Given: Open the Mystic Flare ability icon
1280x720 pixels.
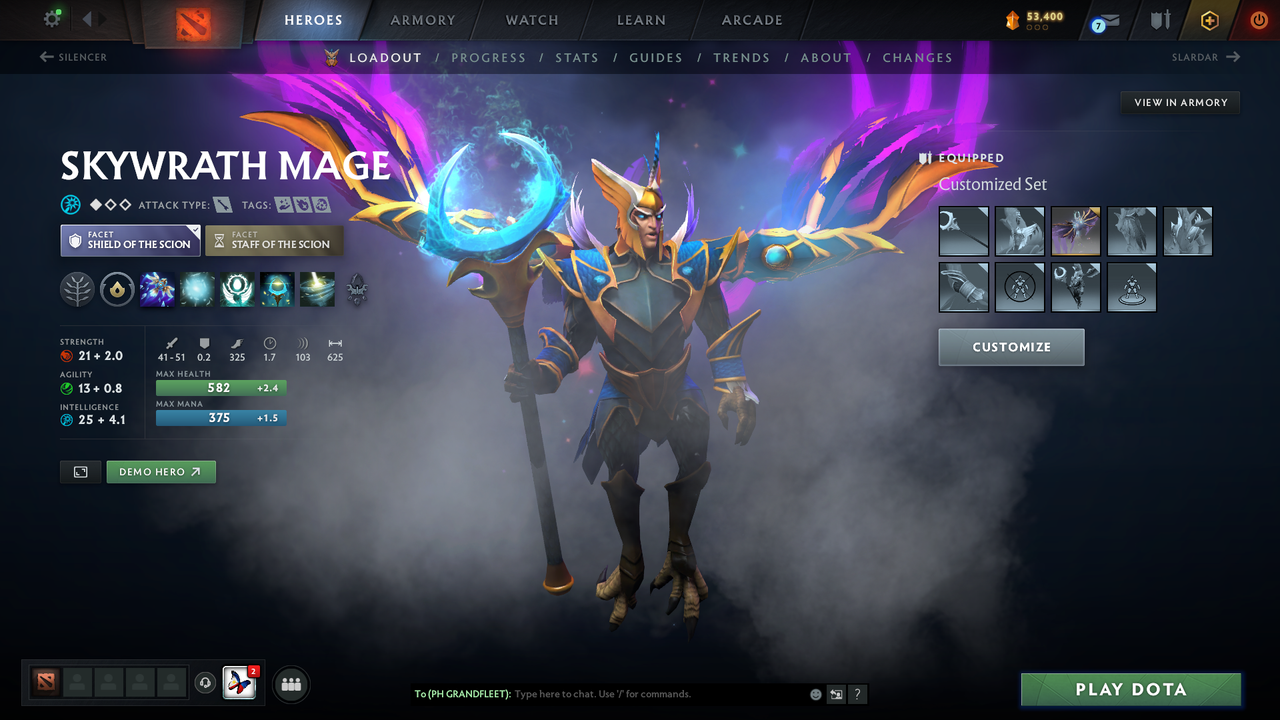Looking at the screenshot, I should [317, 290].
